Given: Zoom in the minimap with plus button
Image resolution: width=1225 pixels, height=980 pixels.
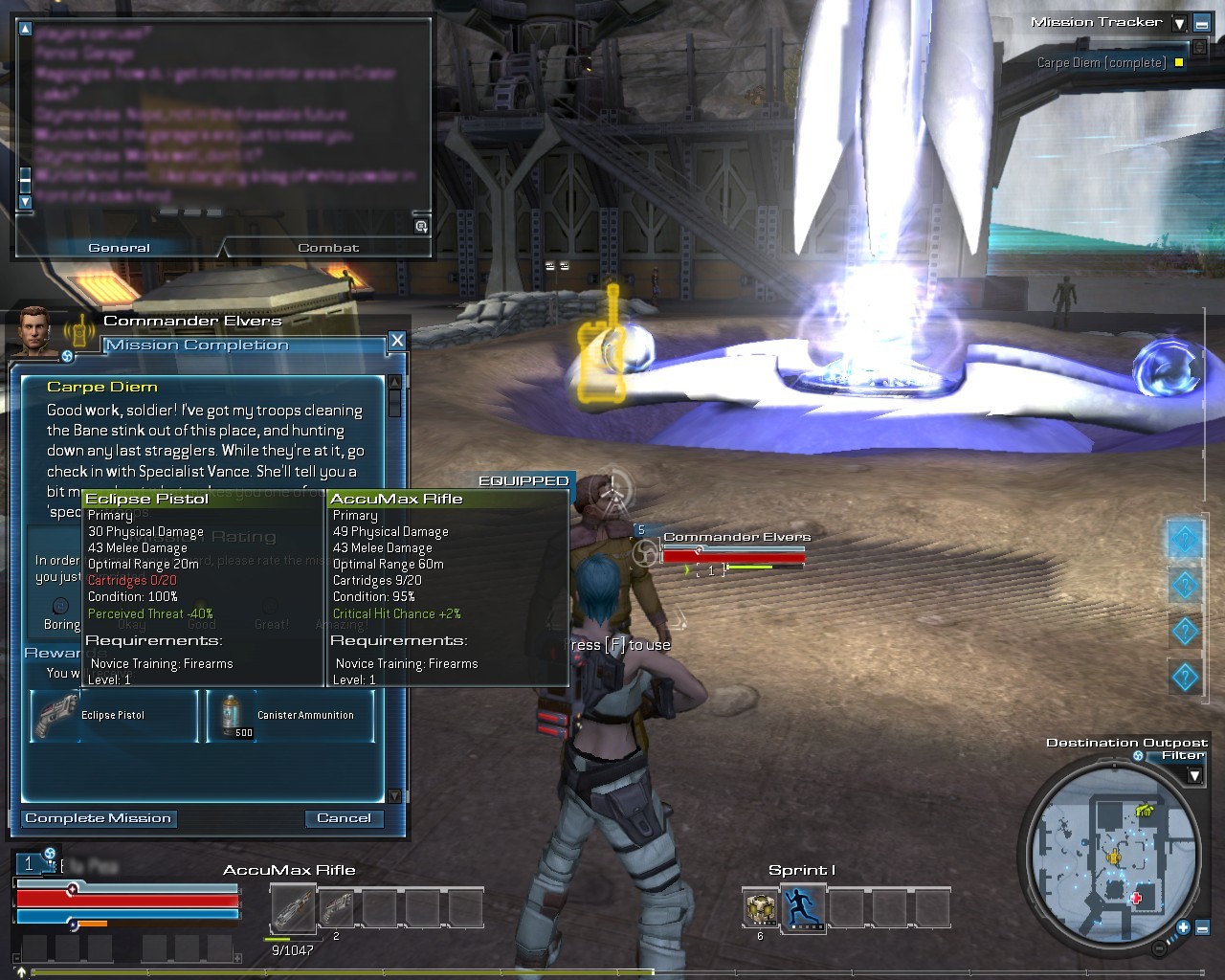Looking at the screenshot, I should tap(1183, 927).
